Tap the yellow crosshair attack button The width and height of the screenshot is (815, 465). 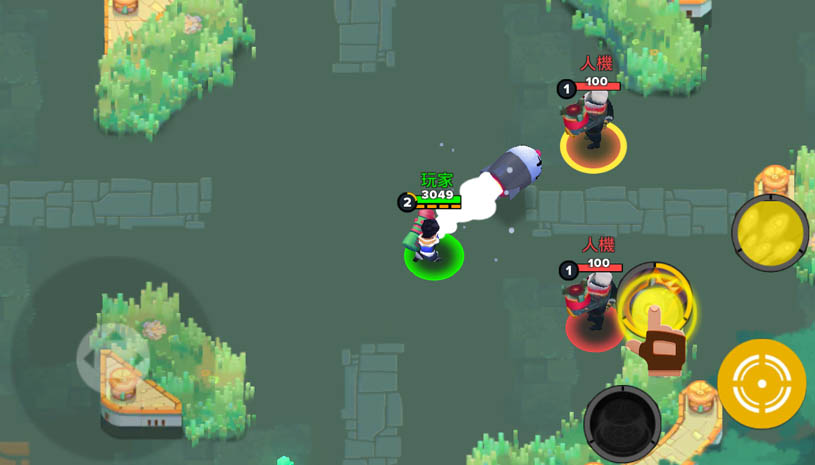(x=762, y=384)
